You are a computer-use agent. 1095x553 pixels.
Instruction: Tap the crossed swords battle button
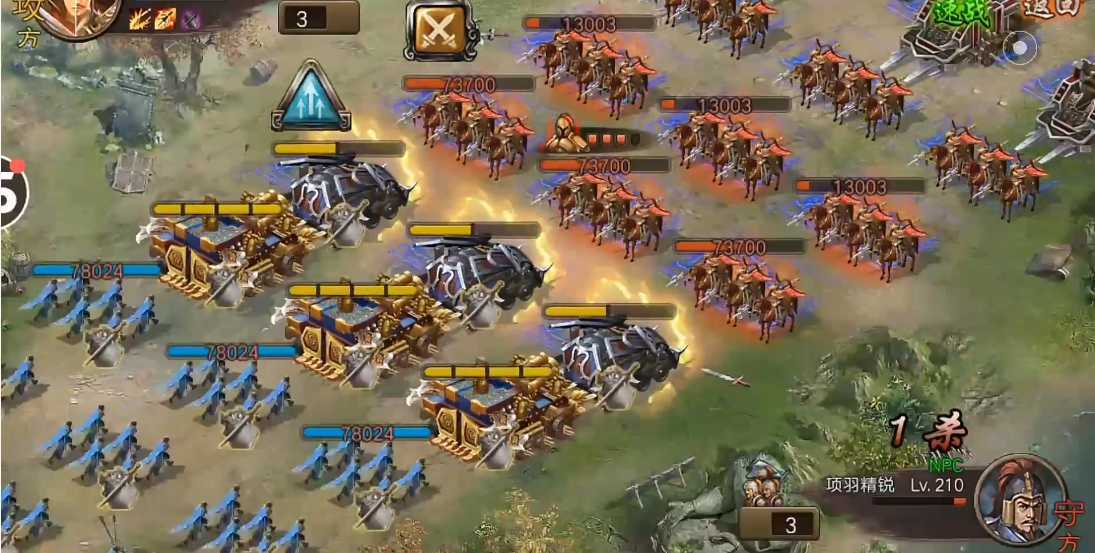(x=441, y=29)
